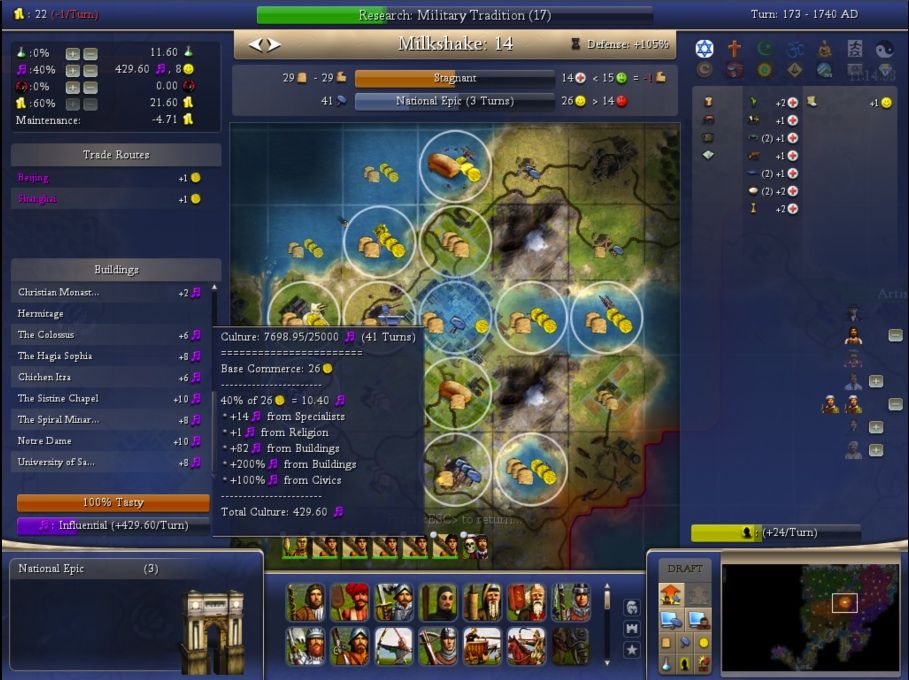Click the Draft button
This screenshot has height=680, width=909.
[x=684, y=568]
